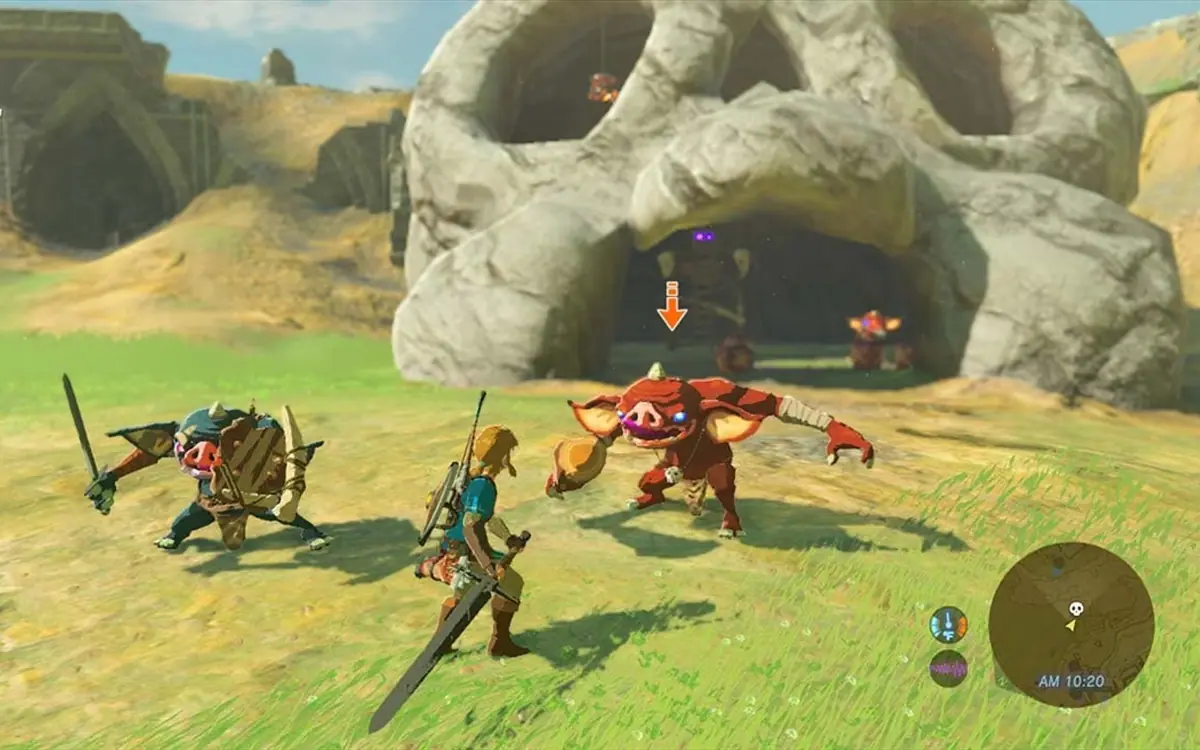
Task: Open the circular minimap
Action: [1071, 624]
